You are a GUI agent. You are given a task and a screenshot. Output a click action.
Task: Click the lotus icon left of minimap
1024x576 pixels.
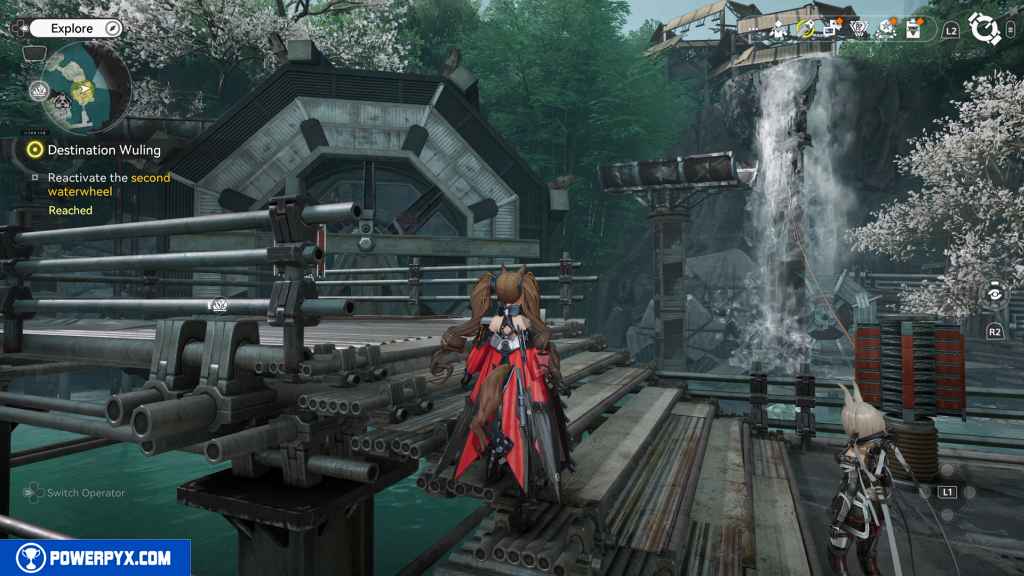(x=40, y=91)
